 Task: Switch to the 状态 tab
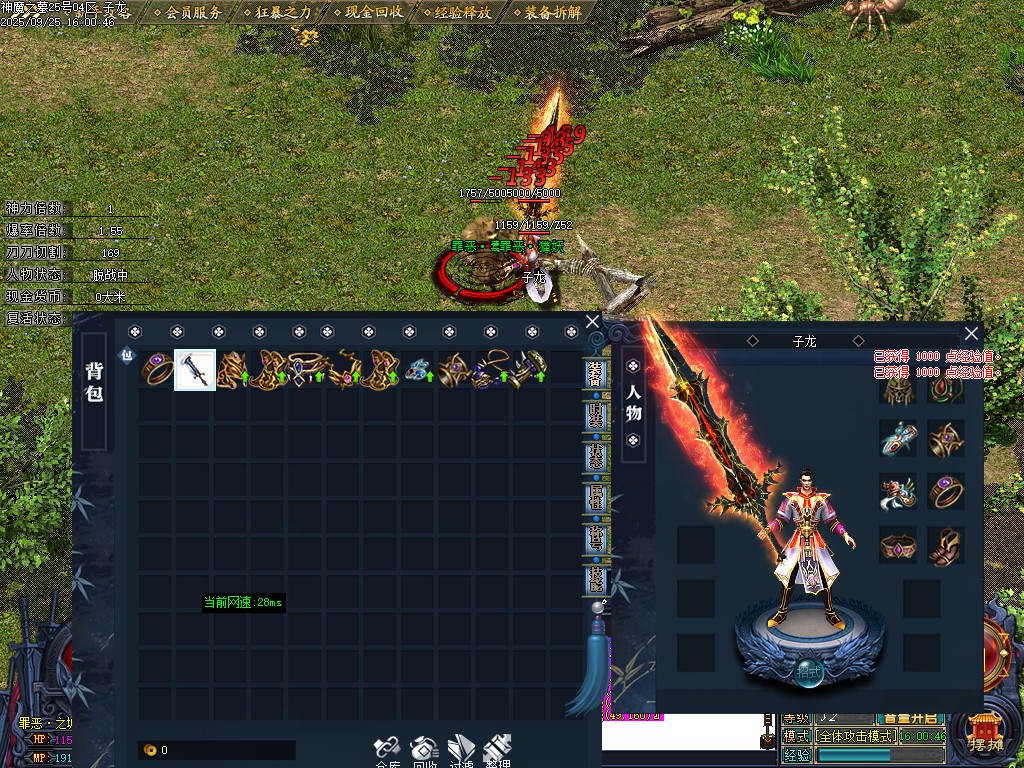click(596, 454)
